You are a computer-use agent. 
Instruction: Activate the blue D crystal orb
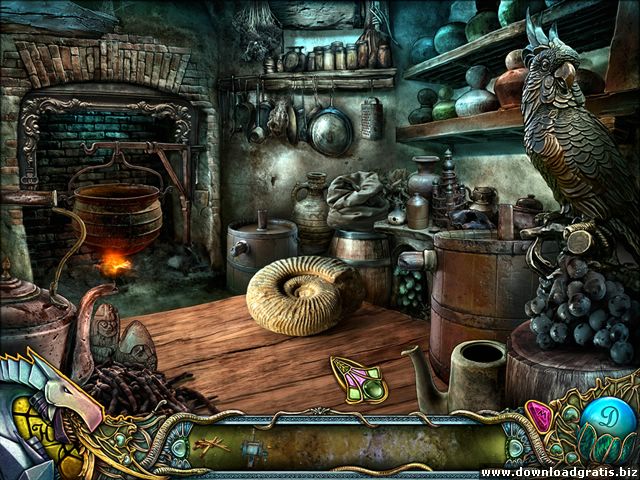click(606, 419)
